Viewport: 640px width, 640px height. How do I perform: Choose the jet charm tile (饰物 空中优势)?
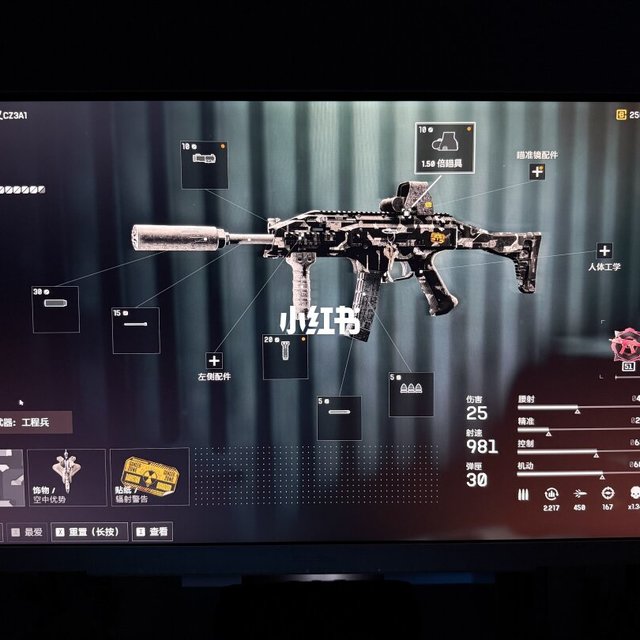[66, 476]
